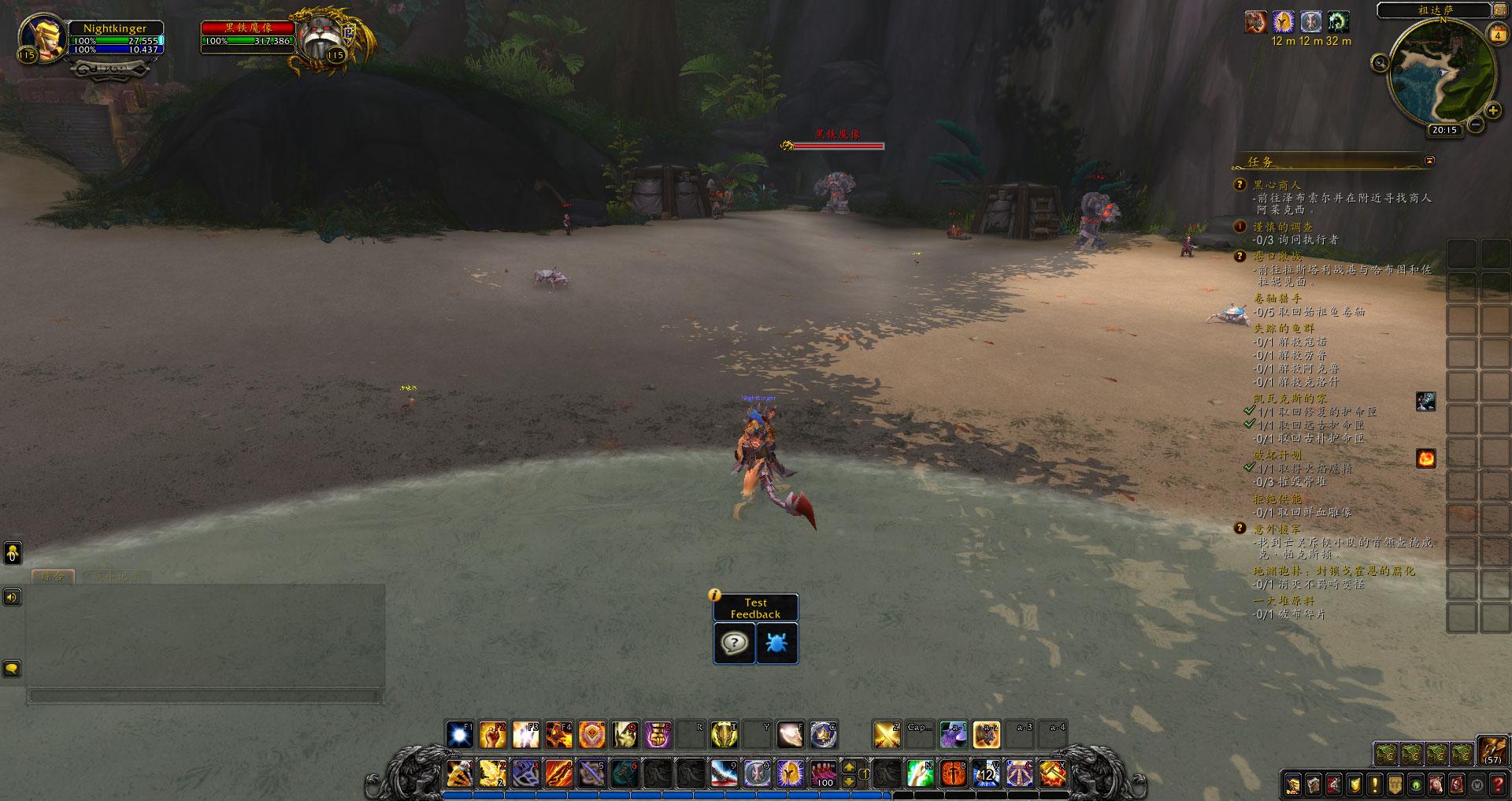Image resolution: width=1512 pixels, height=801 pixels.
Task: Zoom in the minimap with plus button
Action: [1492, 110]
